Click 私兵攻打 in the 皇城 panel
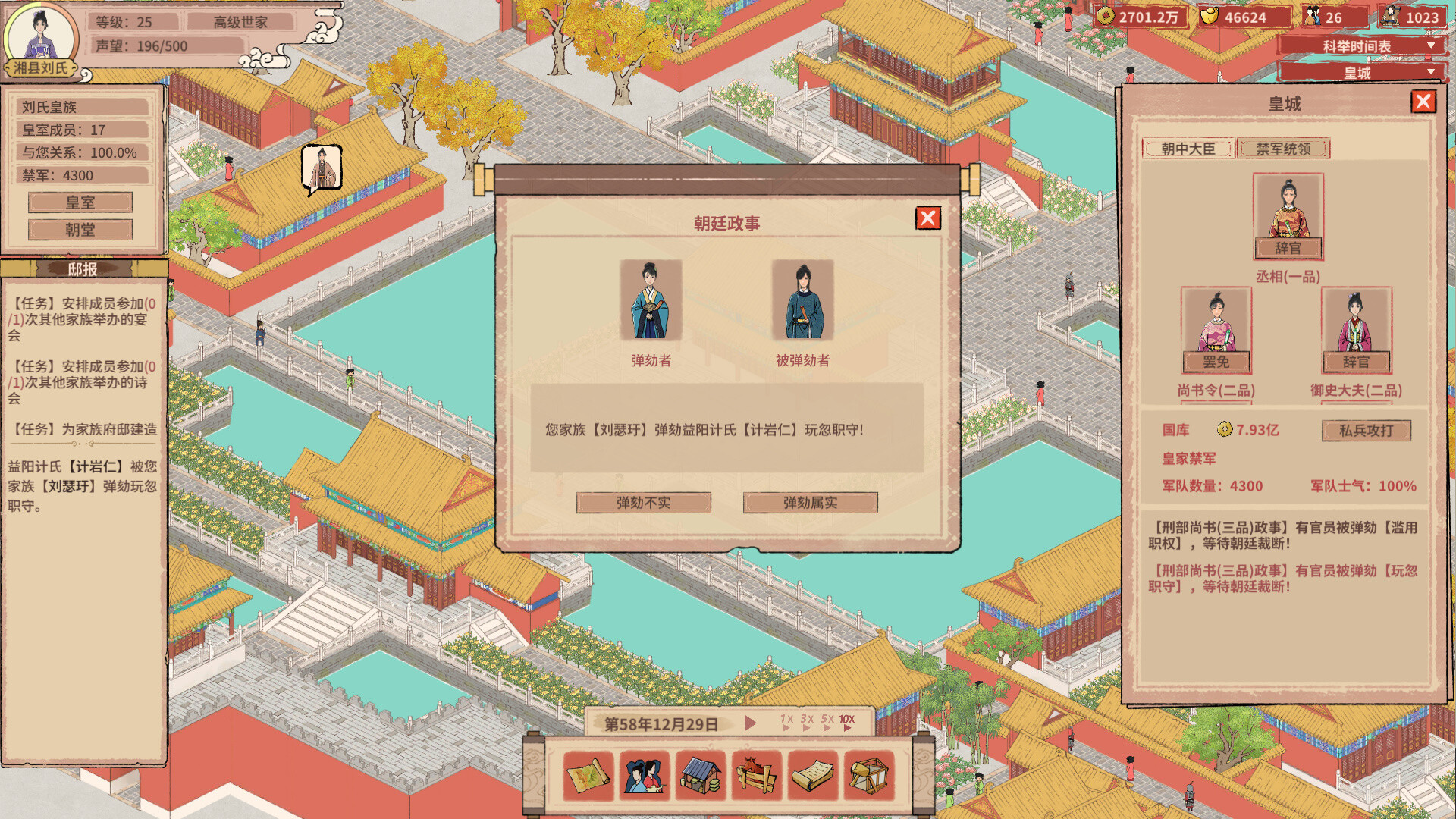The width and height of the screenshot is (1456, 819). click(x=1367, y=431)
